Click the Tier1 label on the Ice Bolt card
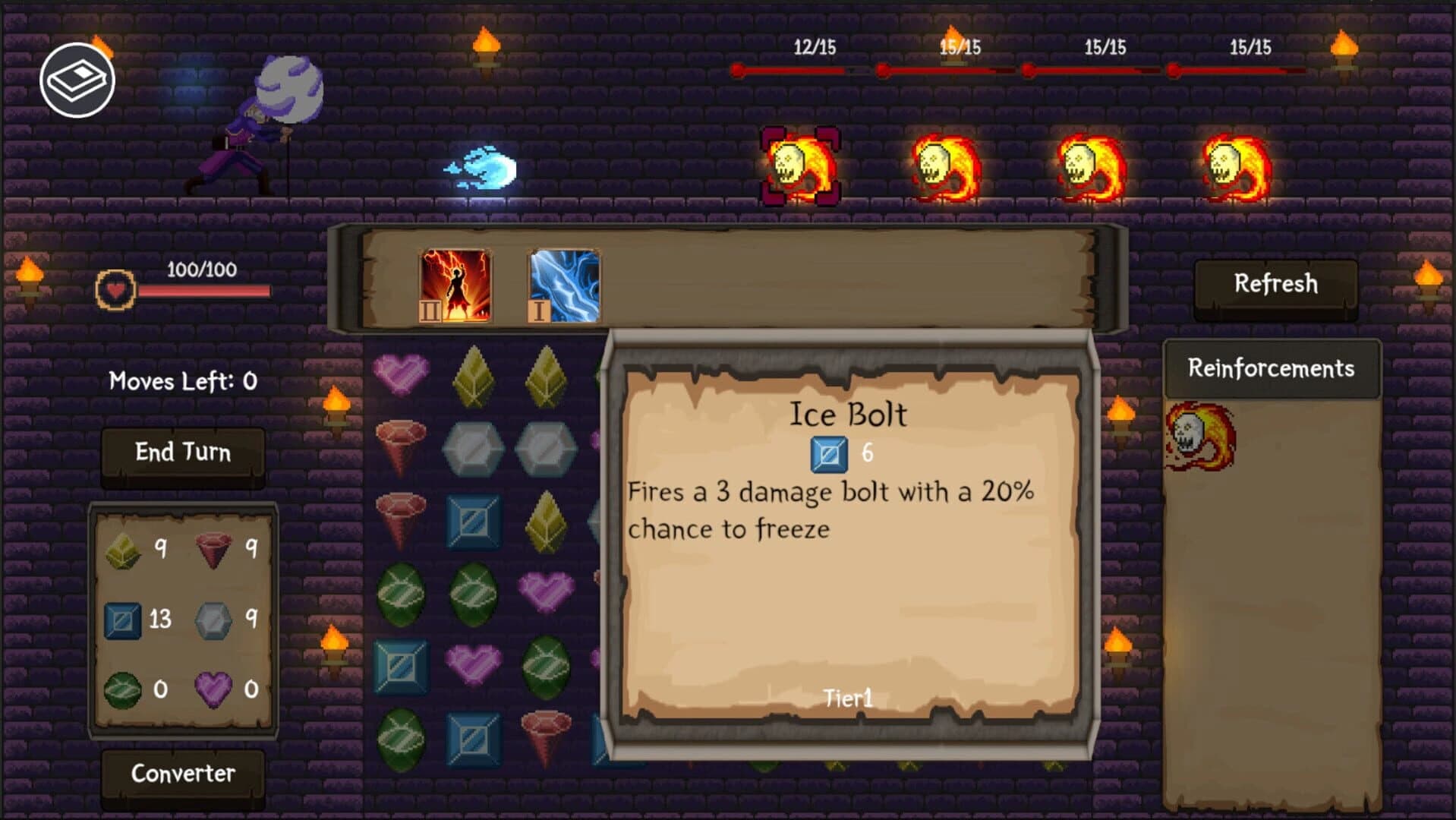The image size is (1456, 820). tap(848, 696)
